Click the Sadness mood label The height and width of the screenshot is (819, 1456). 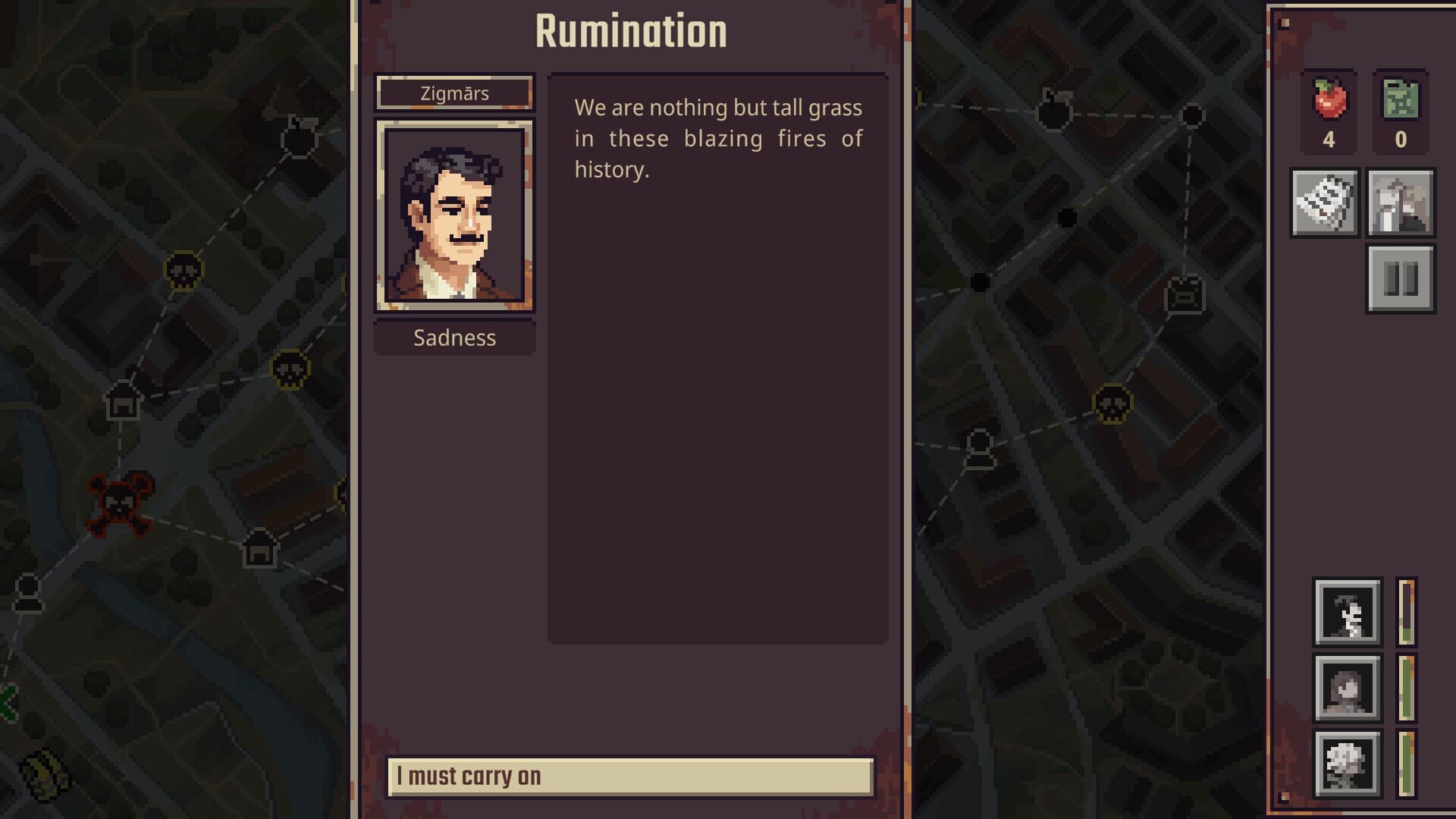[454, 338]
